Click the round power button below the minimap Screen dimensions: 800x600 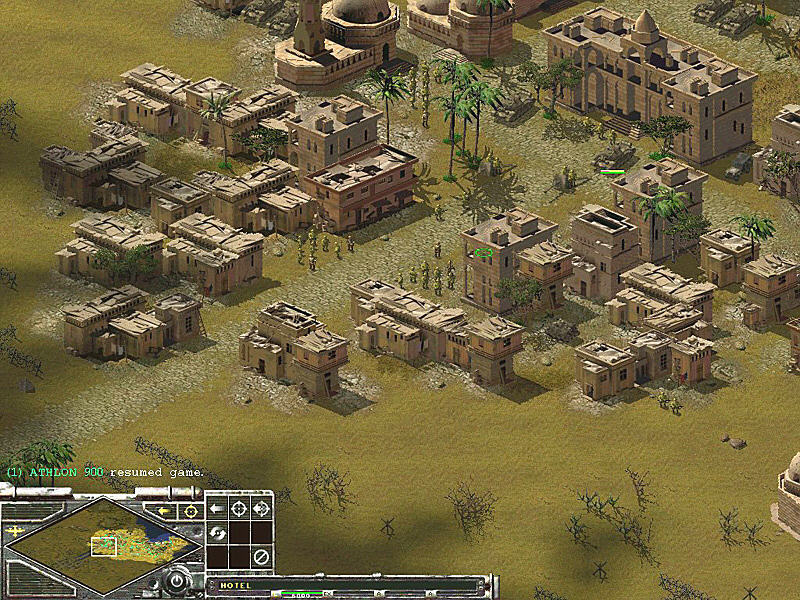click(178, 579)
